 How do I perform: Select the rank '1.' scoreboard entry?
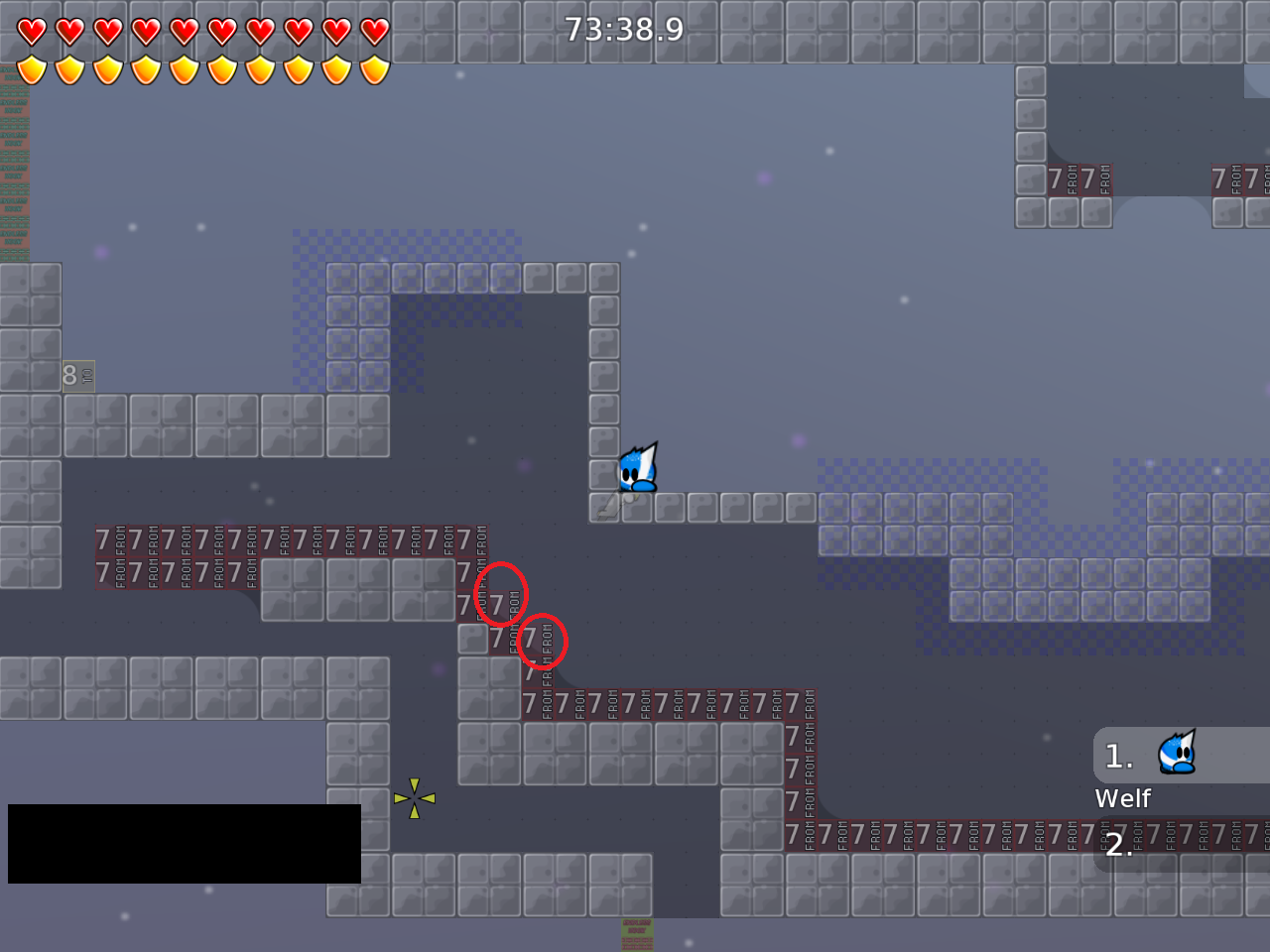[x=1118, y=757]
